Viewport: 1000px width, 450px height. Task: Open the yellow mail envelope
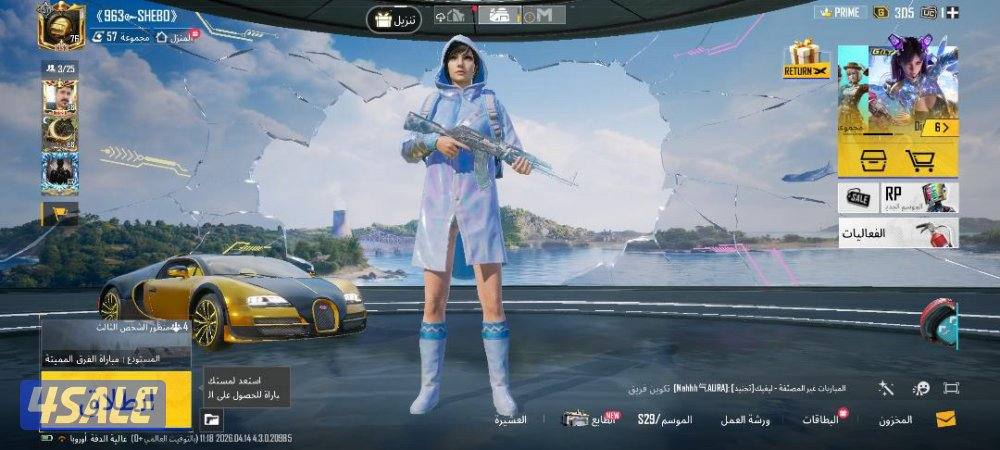(945, 419)
